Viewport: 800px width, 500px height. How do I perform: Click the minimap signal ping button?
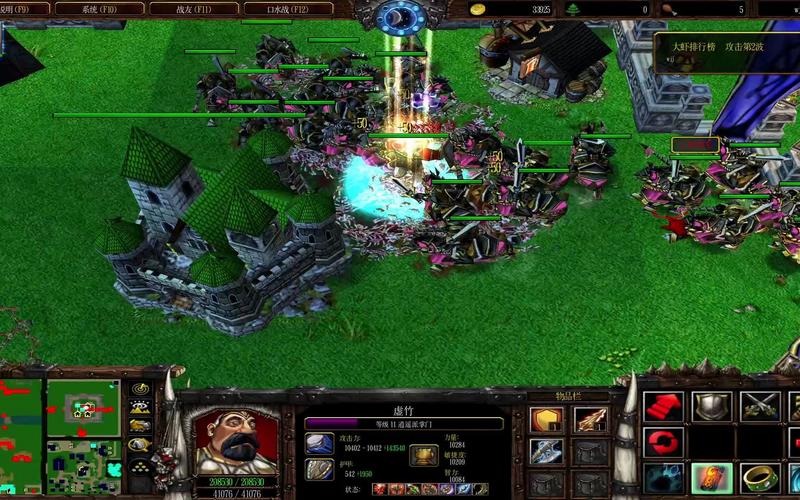click(x=140, y=389)
